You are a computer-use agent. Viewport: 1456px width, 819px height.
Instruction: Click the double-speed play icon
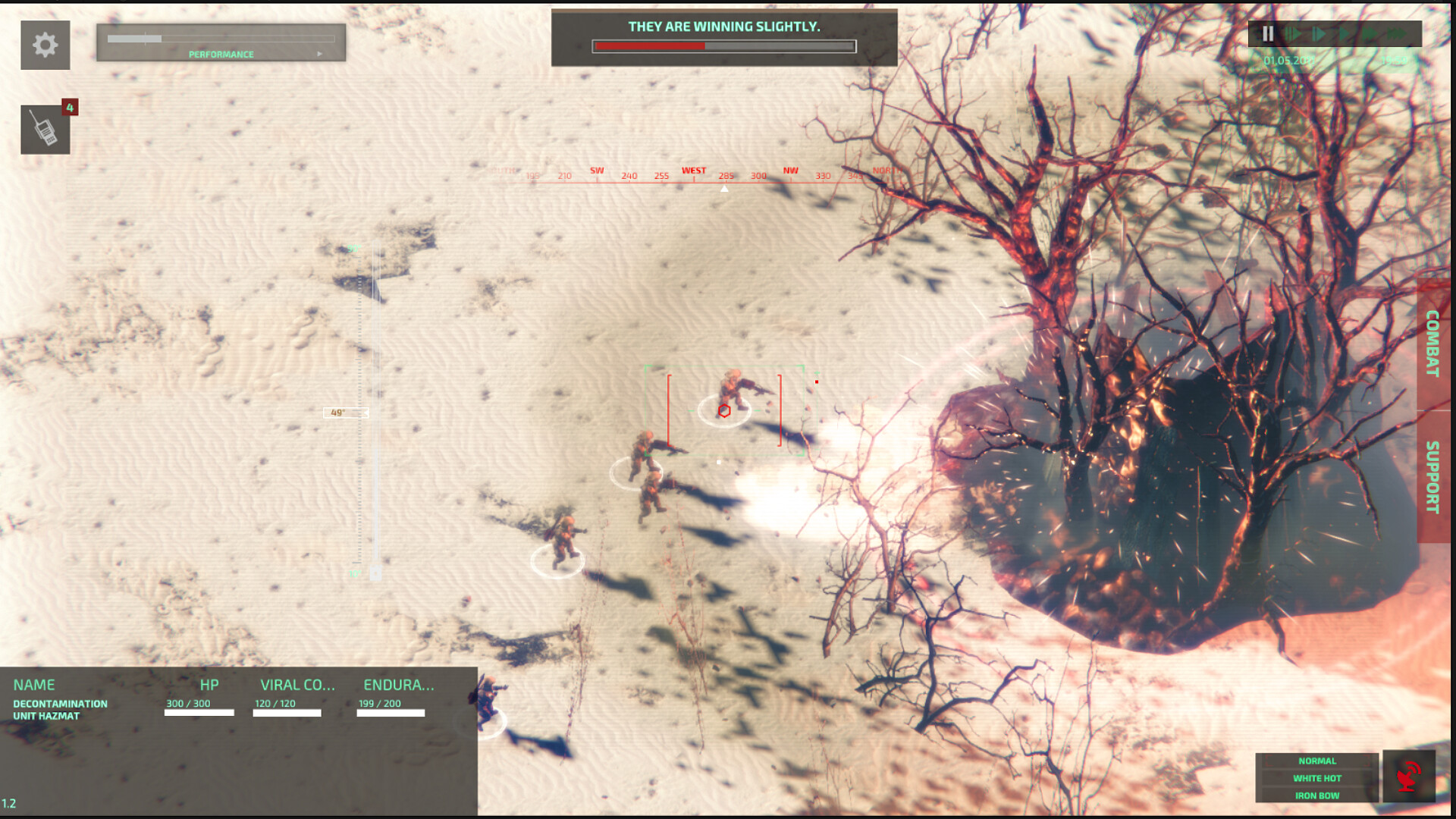pos(1370,33)
